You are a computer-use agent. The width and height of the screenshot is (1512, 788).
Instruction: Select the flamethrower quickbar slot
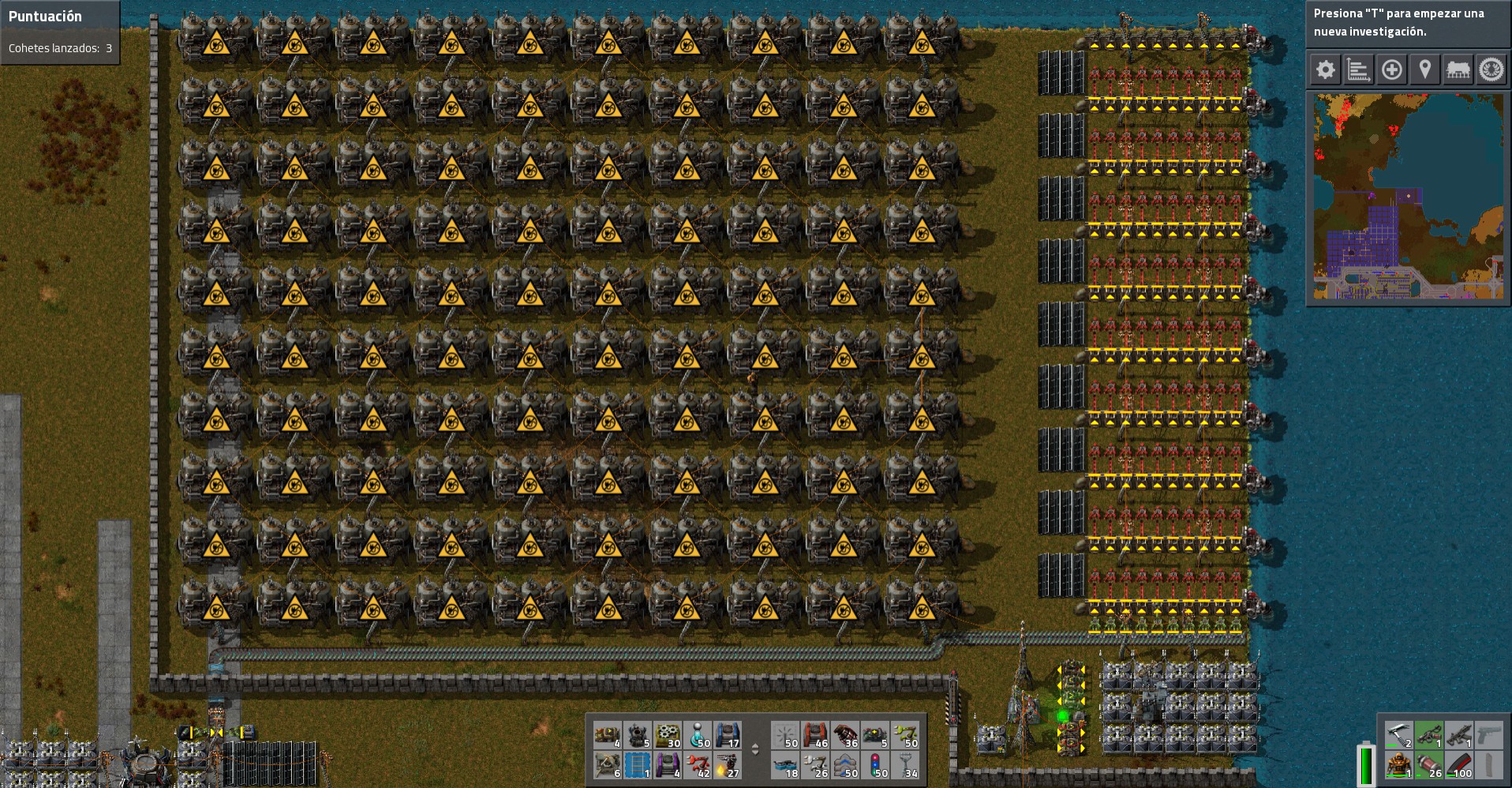[728, 767]
